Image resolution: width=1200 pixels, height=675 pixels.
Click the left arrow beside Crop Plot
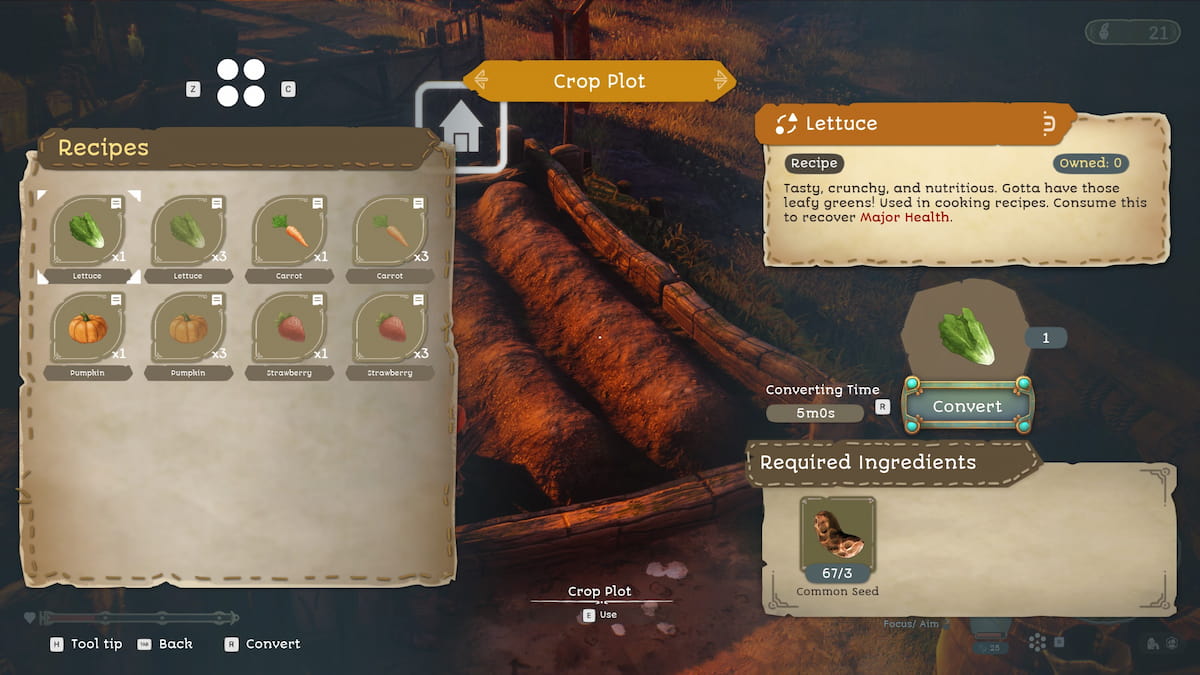[481, 80]
